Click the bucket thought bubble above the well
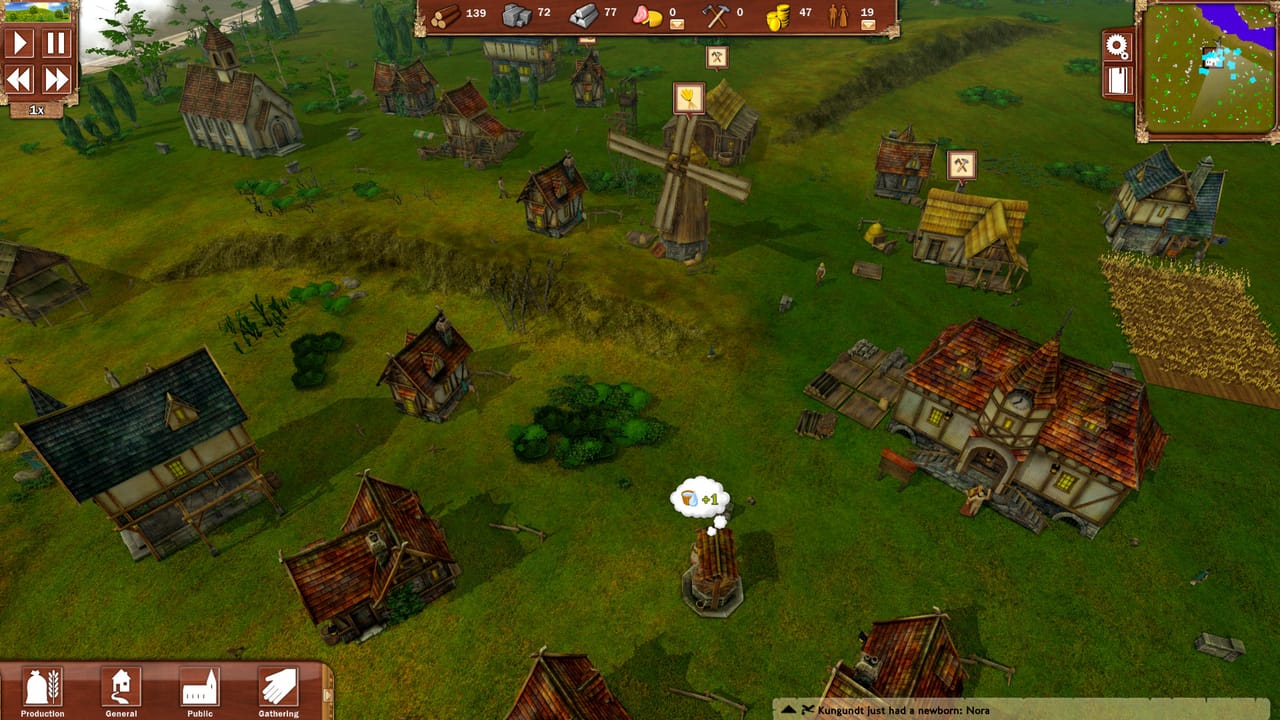Image resolution: width=1280 pixels, height=720 pixels. pyautogui.click(x=702, y=497)
